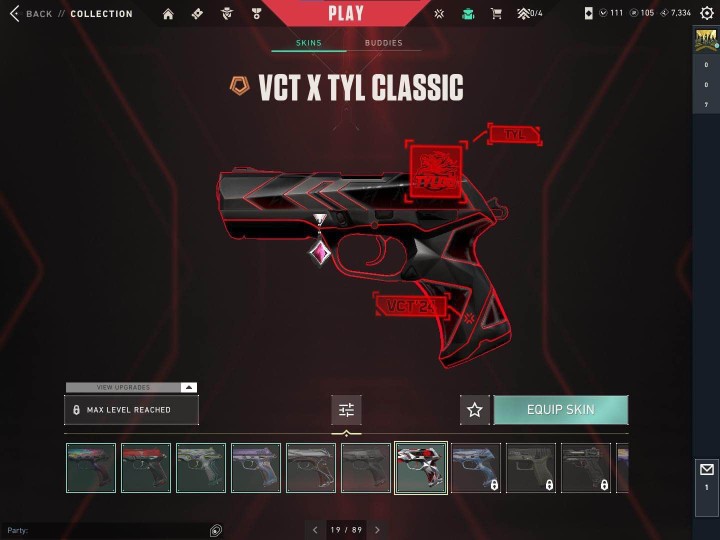This screenshot has width=720, height=540.
Task: Hit the red Play button
Action: click(x=346, y=14)
